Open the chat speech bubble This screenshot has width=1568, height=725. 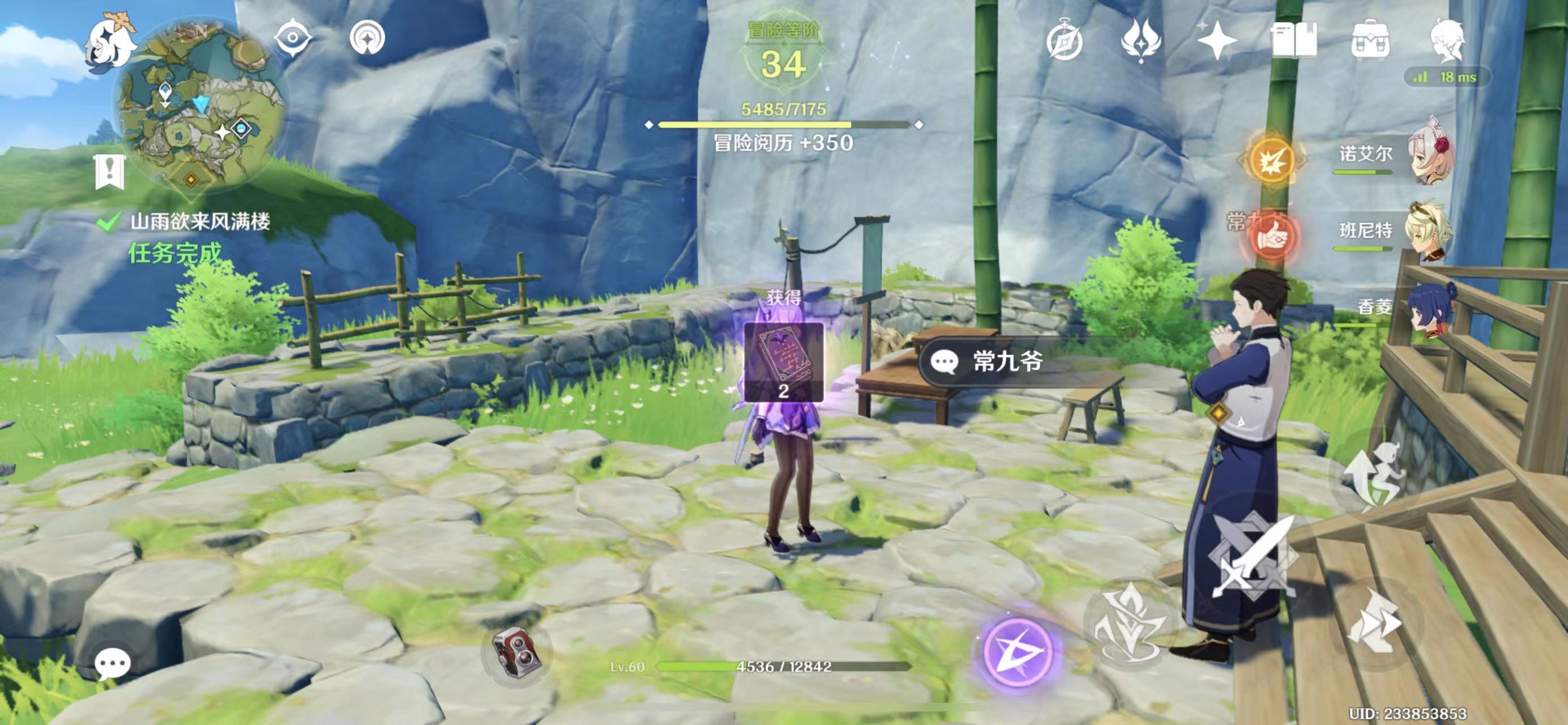pos(112,662)
